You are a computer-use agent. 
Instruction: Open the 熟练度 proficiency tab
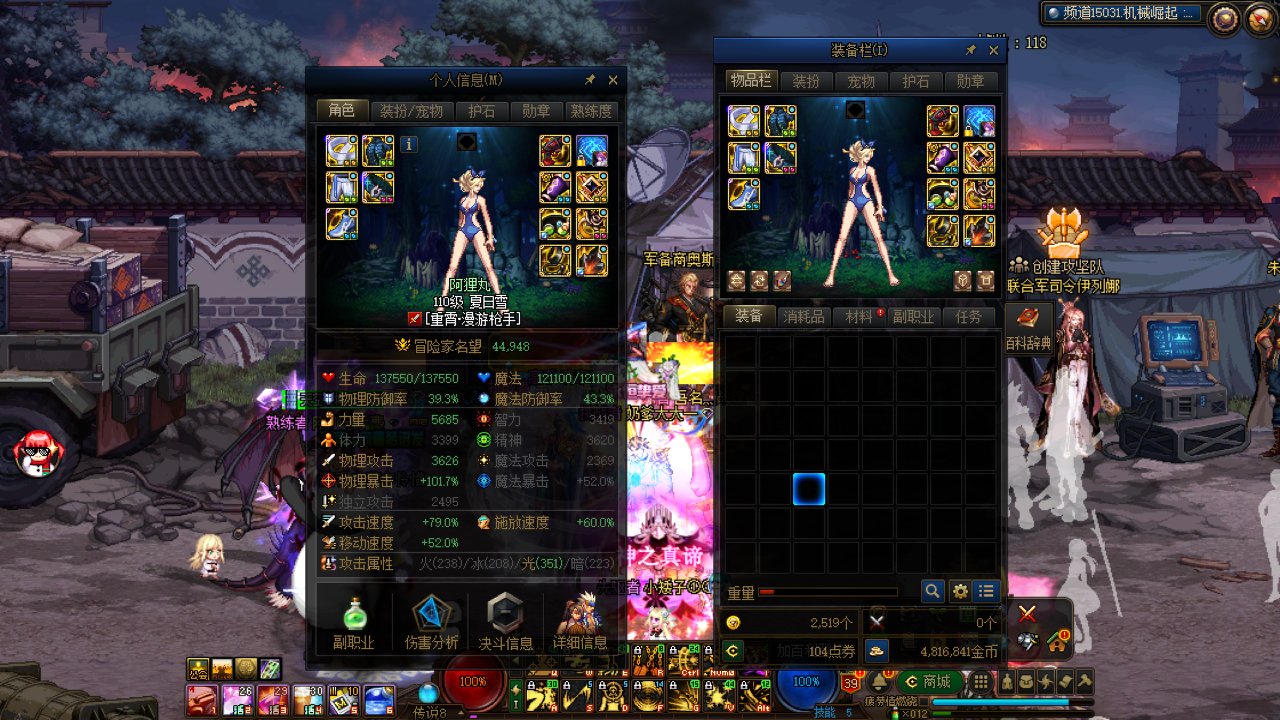click(591, 111)
